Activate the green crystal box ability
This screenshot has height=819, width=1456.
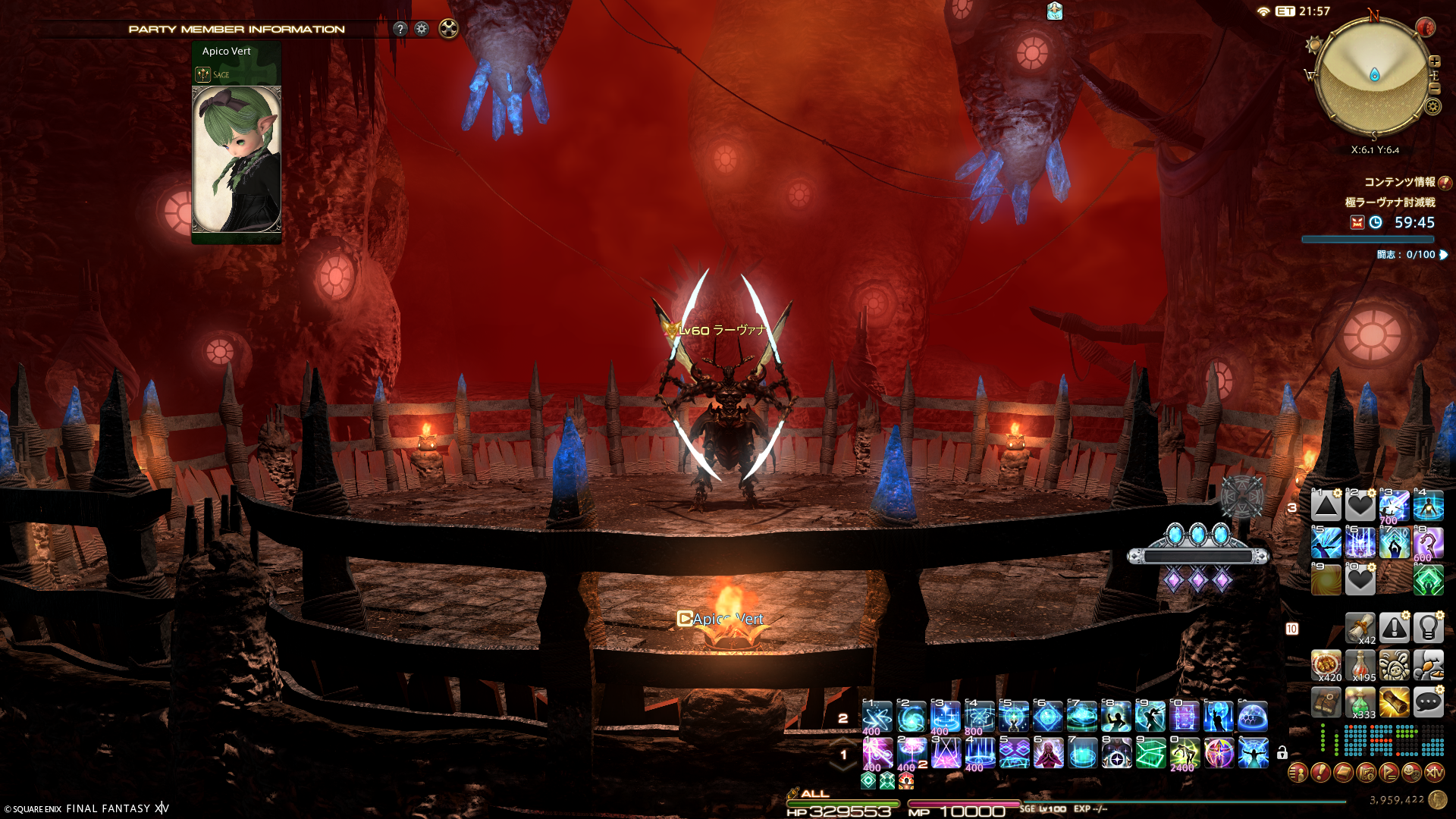(1150, 753)
